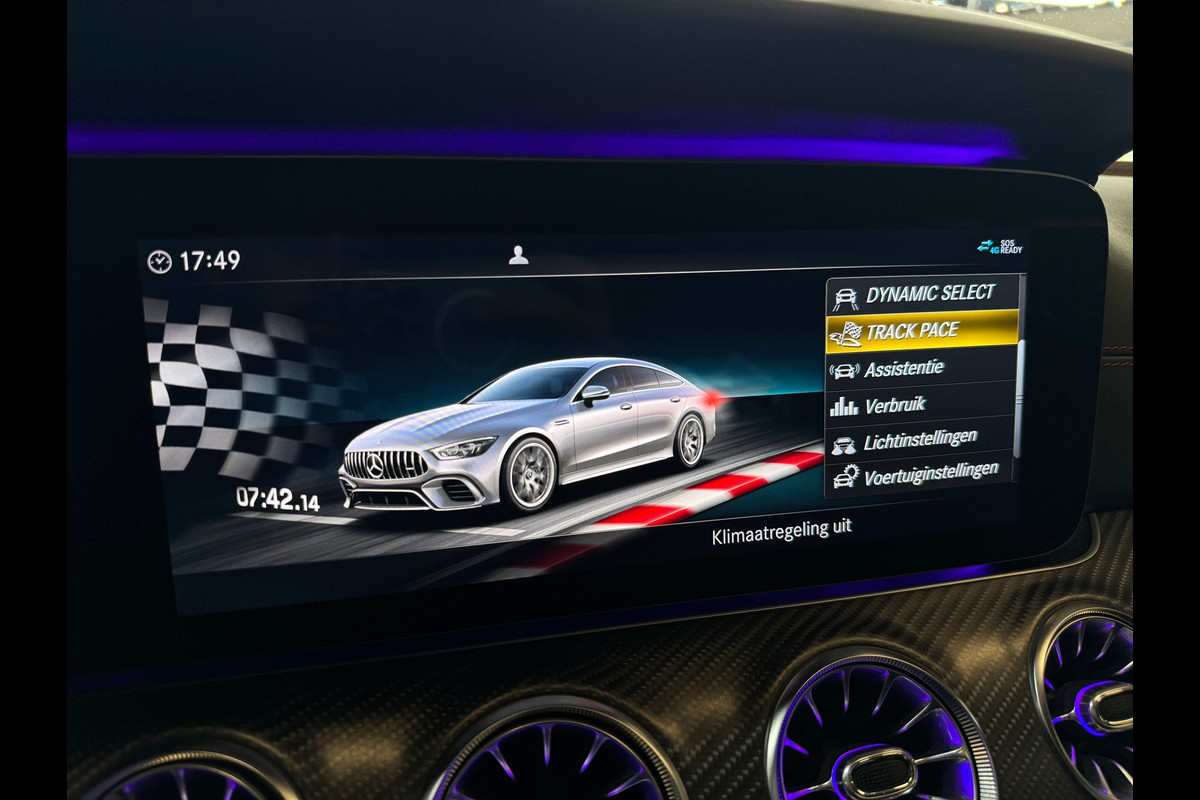The width and height of the screenshot is (1200, 800).
Task: Open Lichtinstellingen light settings
Action: click(x=920, y=439)
